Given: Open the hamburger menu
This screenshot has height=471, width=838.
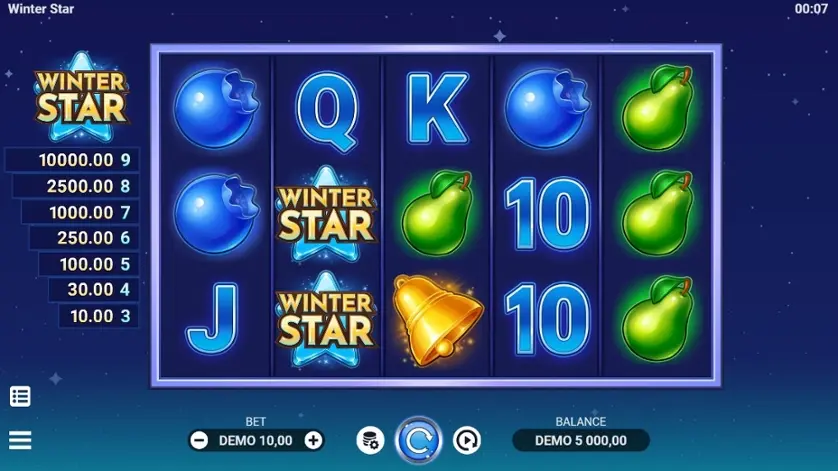Looking at the screenshot, I should coord(20,440).
